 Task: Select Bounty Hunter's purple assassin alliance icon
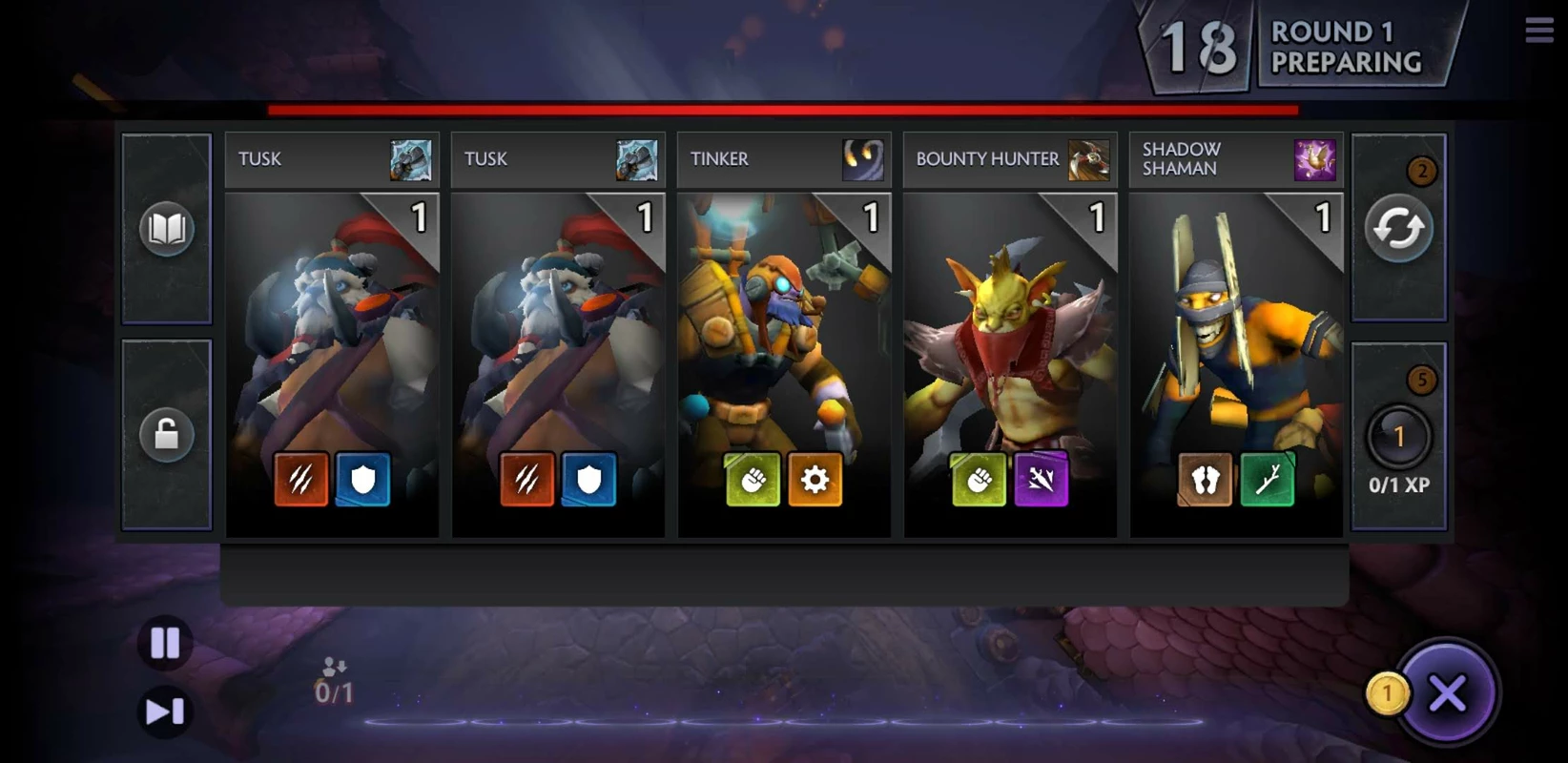[x=1041, y=479]
